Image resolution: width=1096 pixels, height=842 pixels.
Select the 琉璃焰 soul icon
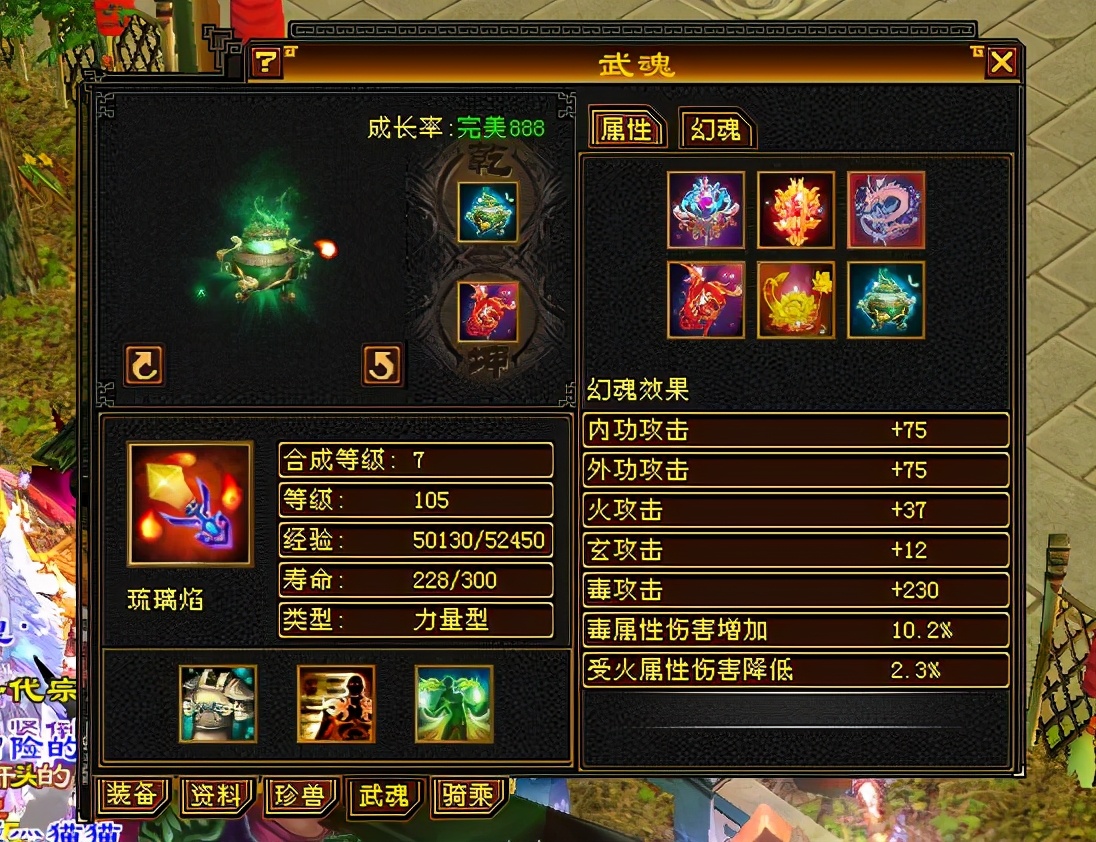tap(189, 504)
